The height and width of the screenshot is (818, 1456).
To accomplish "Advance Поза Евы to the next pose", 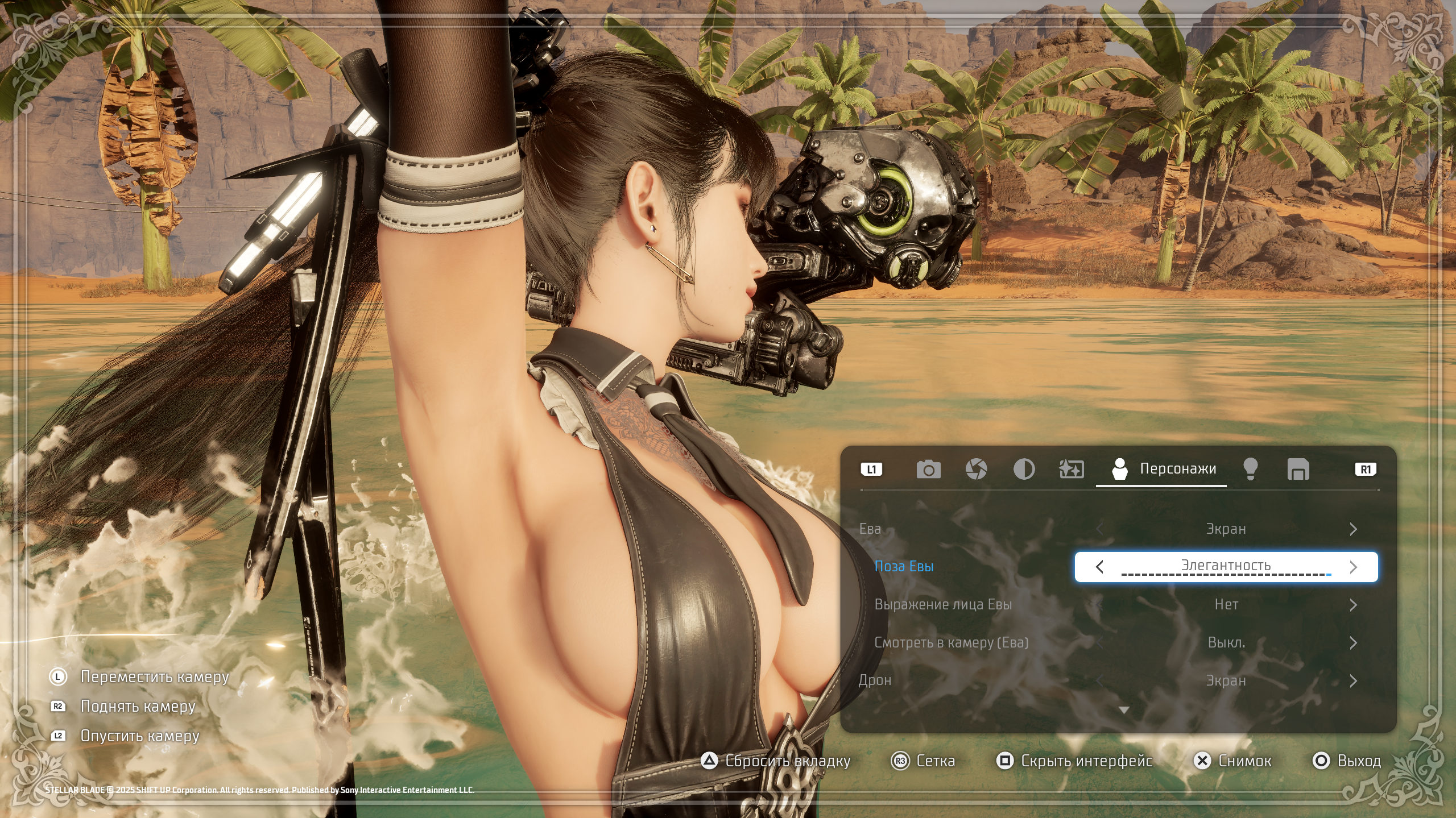I will pyautogui.click(x=1353, y=567).
